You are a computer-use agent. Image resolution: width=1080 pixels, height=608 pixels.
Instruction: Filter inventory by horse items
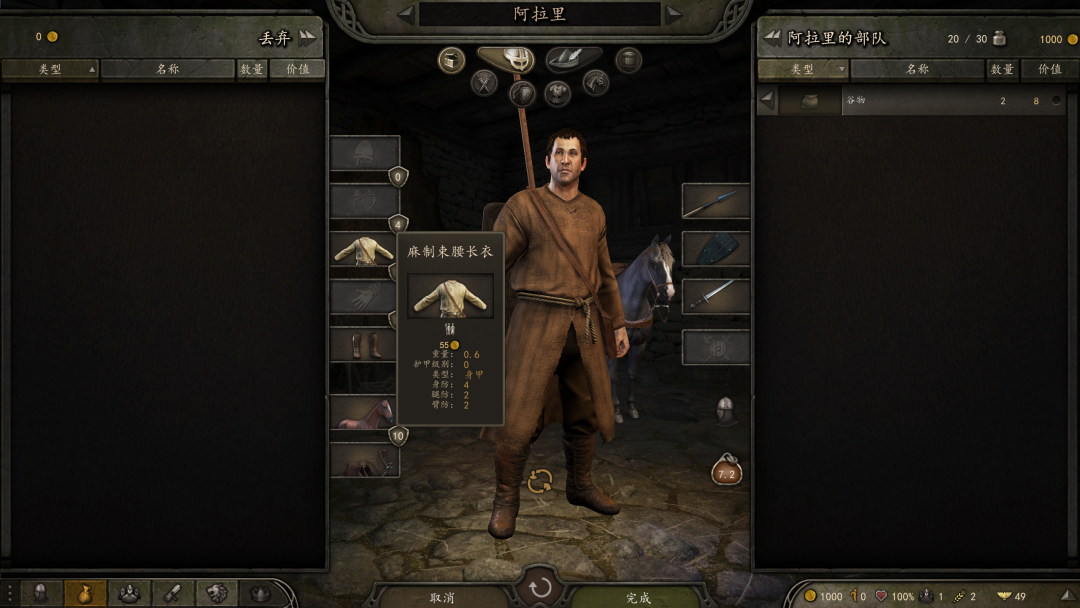pyautogui.click(x=596, y=82)
